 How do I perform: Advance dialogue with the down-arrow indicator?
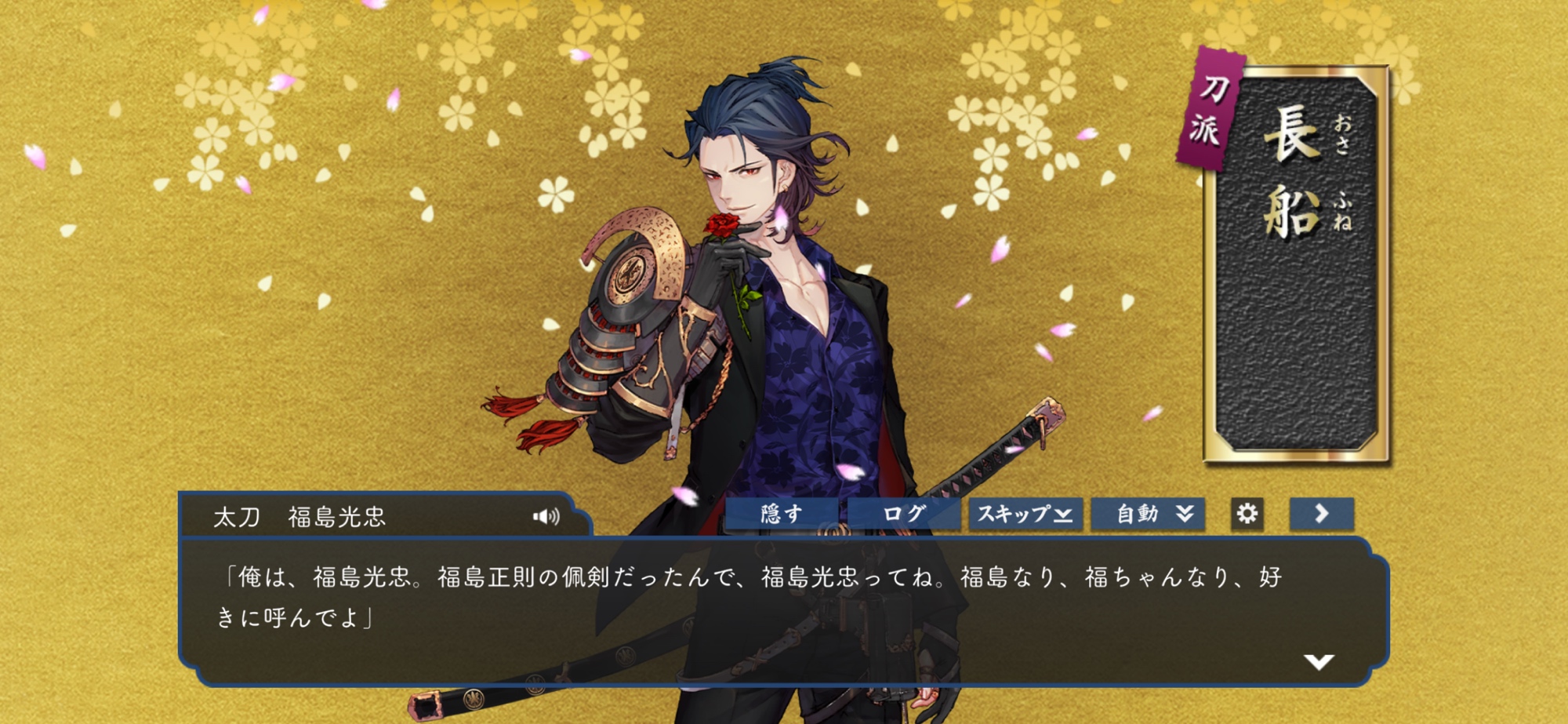[x=1319, y=662]
